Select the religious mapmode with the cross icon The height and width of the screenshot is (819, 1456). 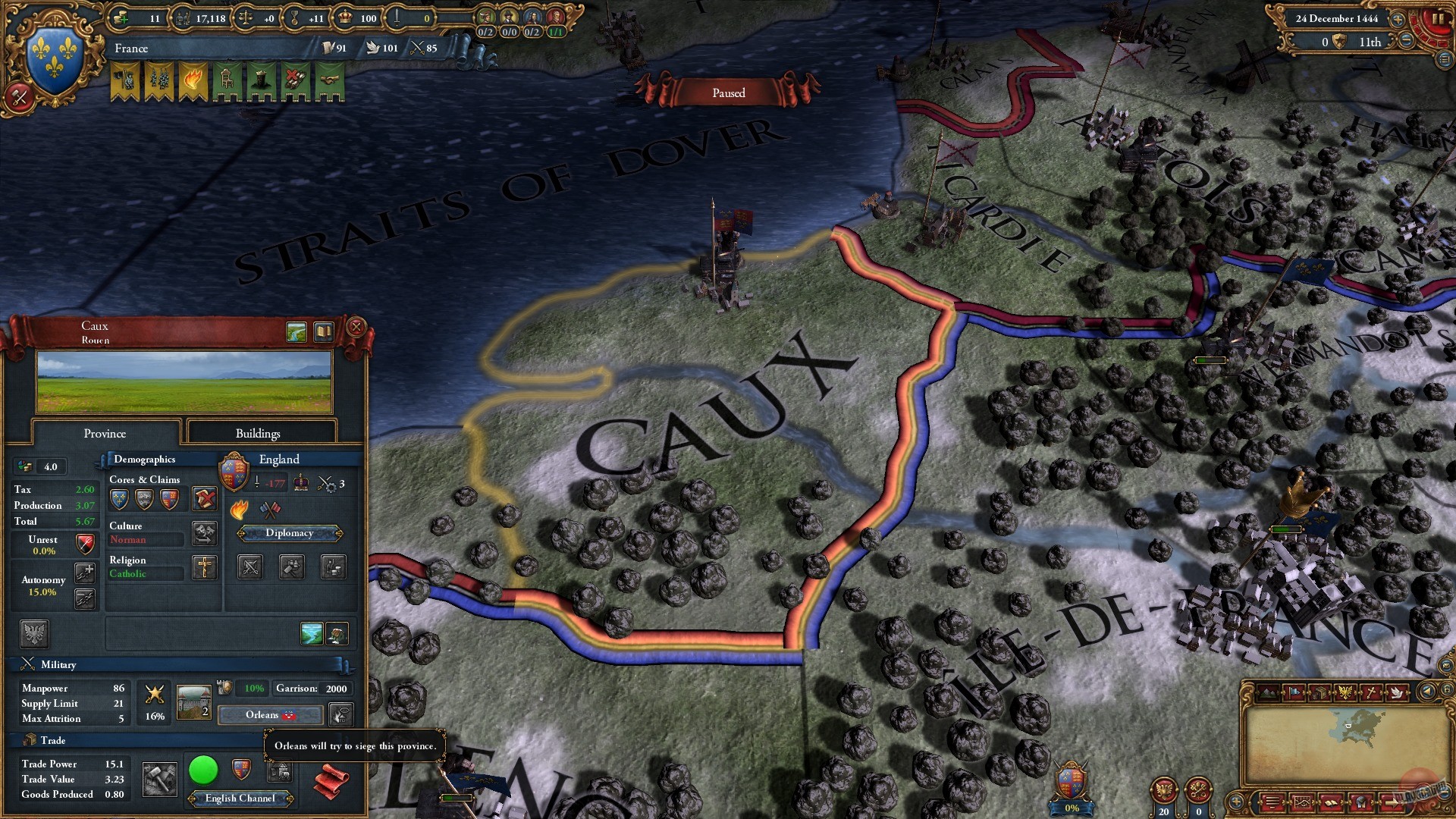[1371, 692]
